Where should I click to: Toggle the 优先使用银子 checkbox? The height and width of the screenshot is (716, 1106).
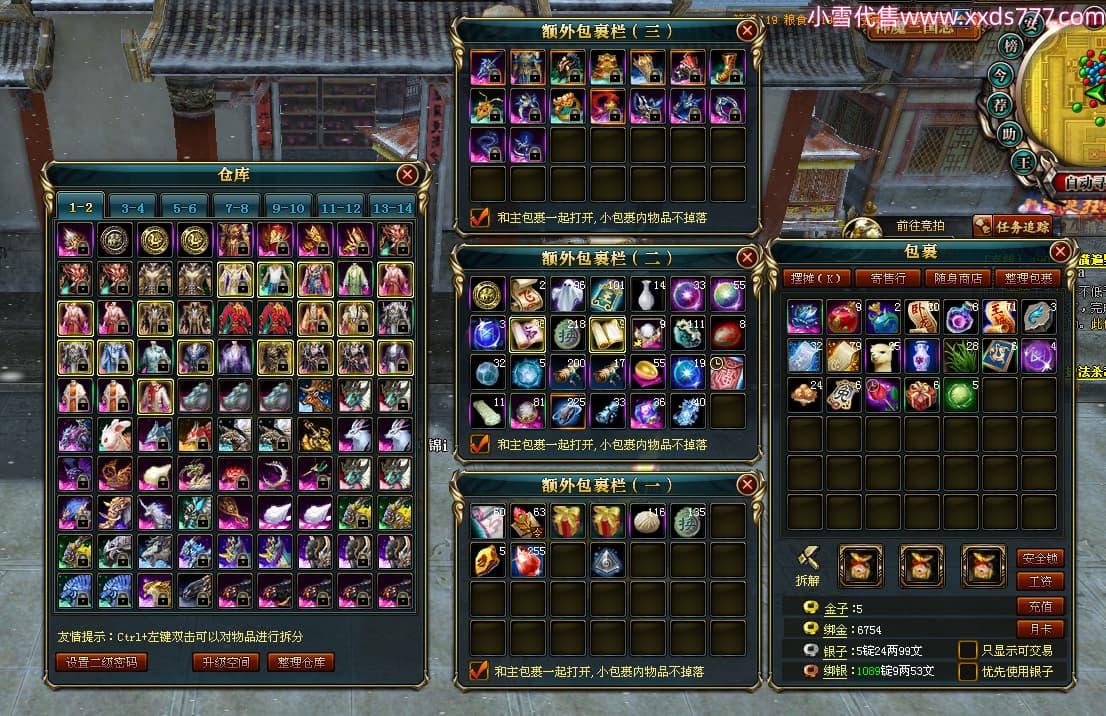pos(967,671)
